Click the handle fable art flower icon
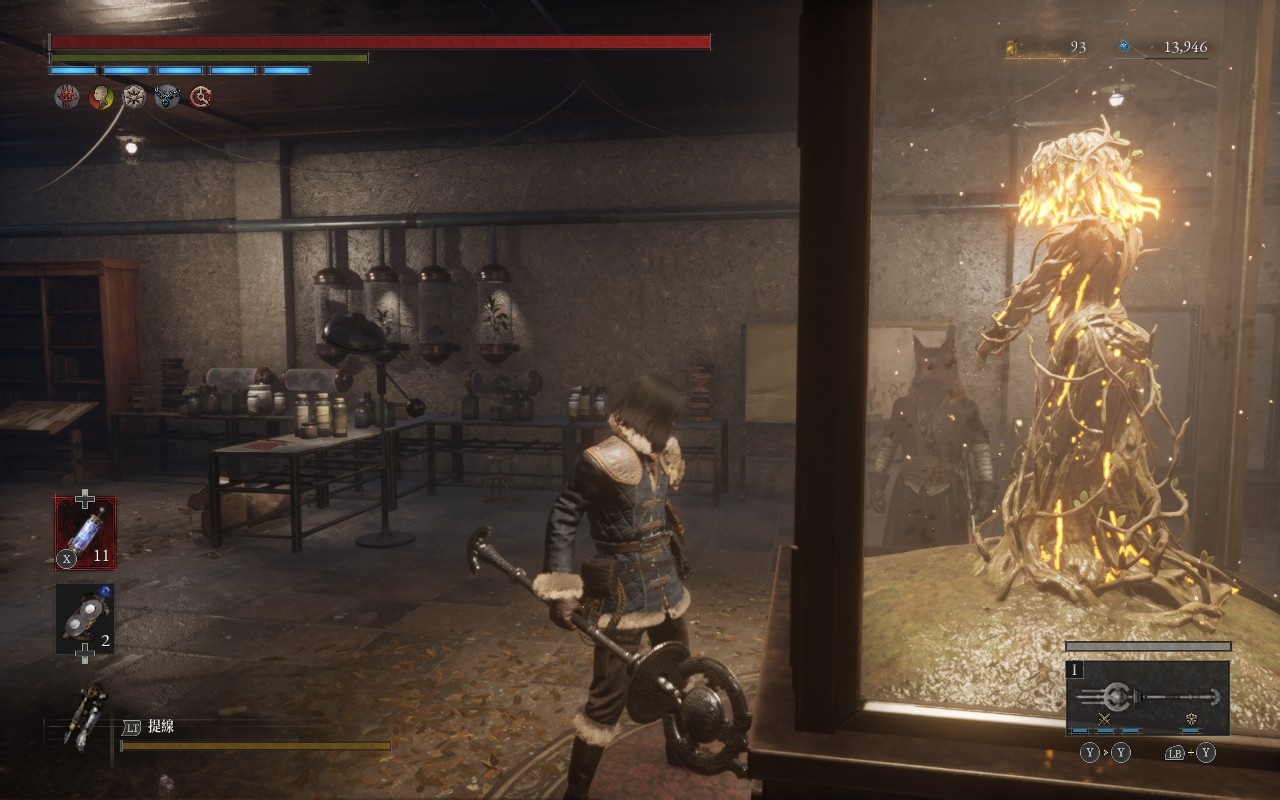This screenshot has height=800, width=1280. pyautogui.click(x=1192, y=719)
